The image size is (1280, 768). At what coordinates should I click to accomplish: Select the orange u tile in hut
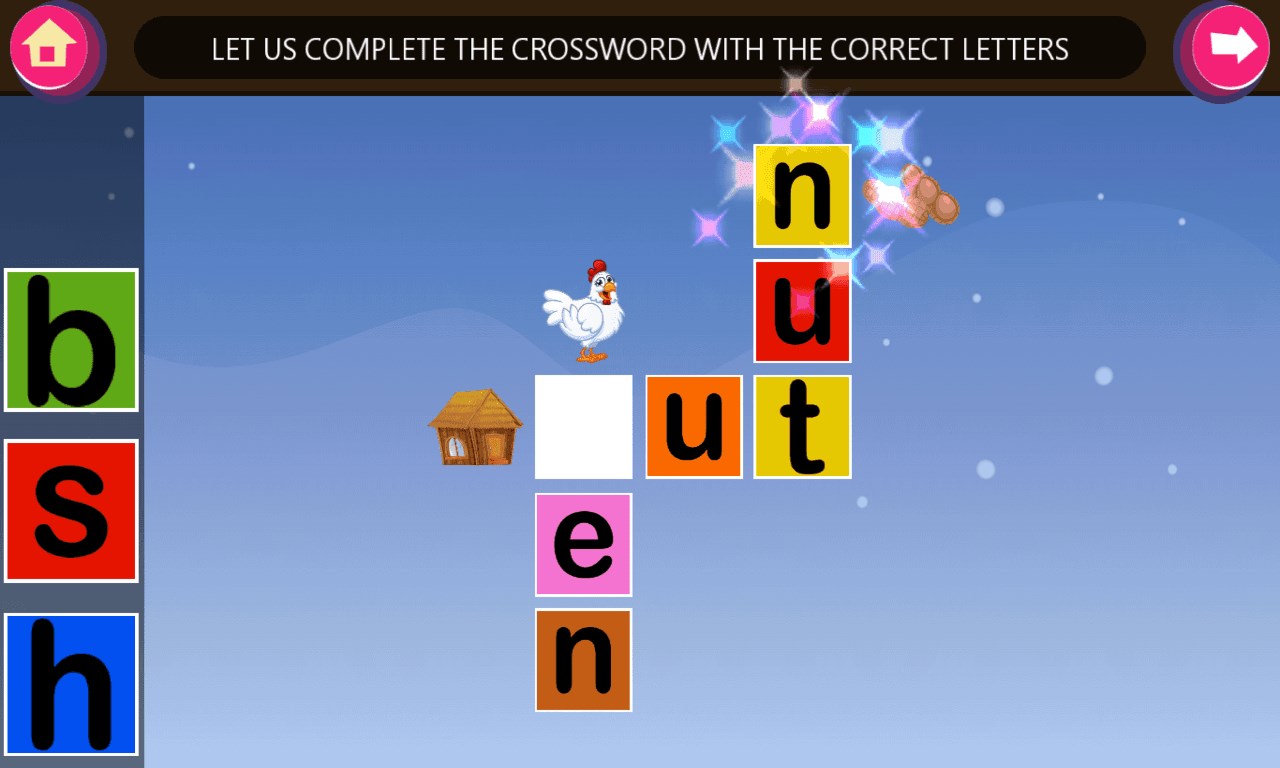pyautogui.click(x=694, y=428)
